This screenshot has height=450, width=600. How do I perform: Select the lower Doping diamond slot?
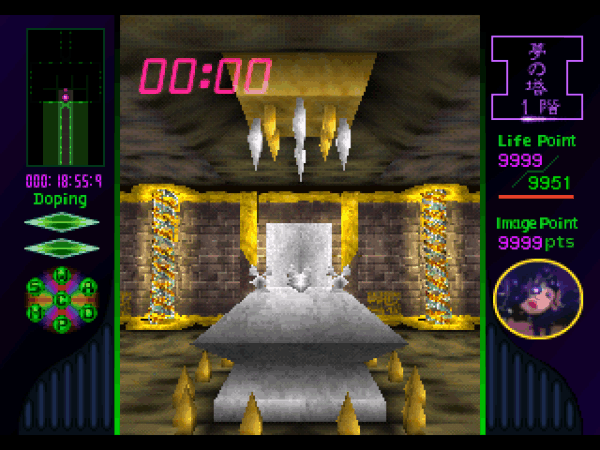point(62,246)
